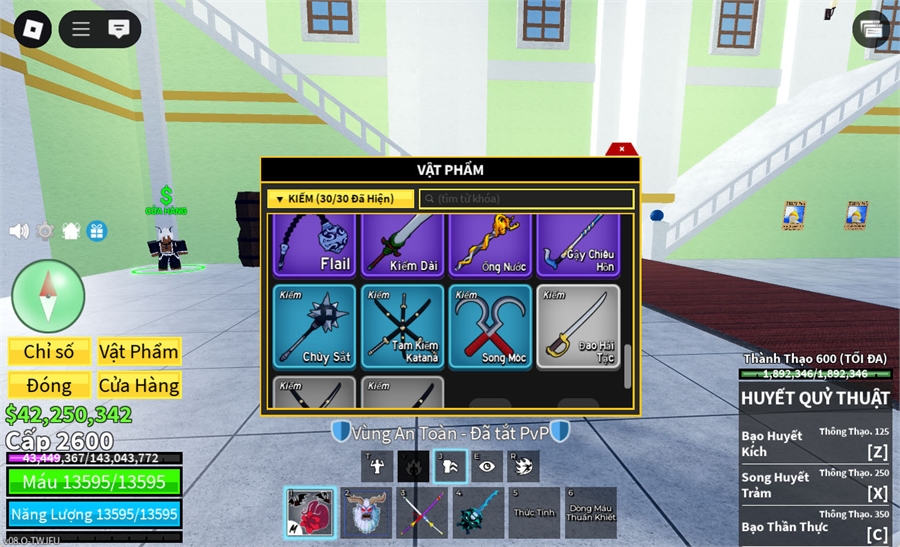Close the Vật Phẩm inventory window
This screenshot has height=547, width=900.
[x=622, y=149]
